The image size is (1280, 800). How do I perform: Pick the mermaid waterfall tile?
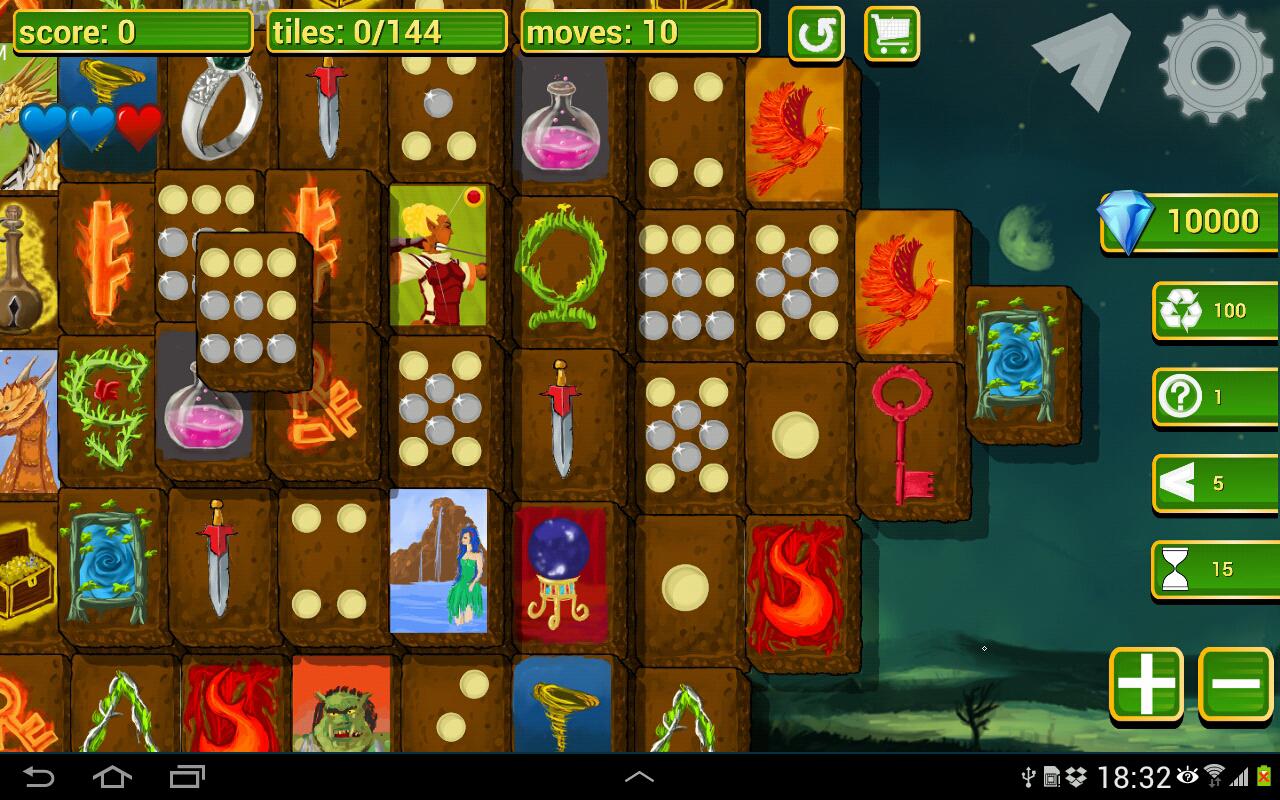(439, 560)
